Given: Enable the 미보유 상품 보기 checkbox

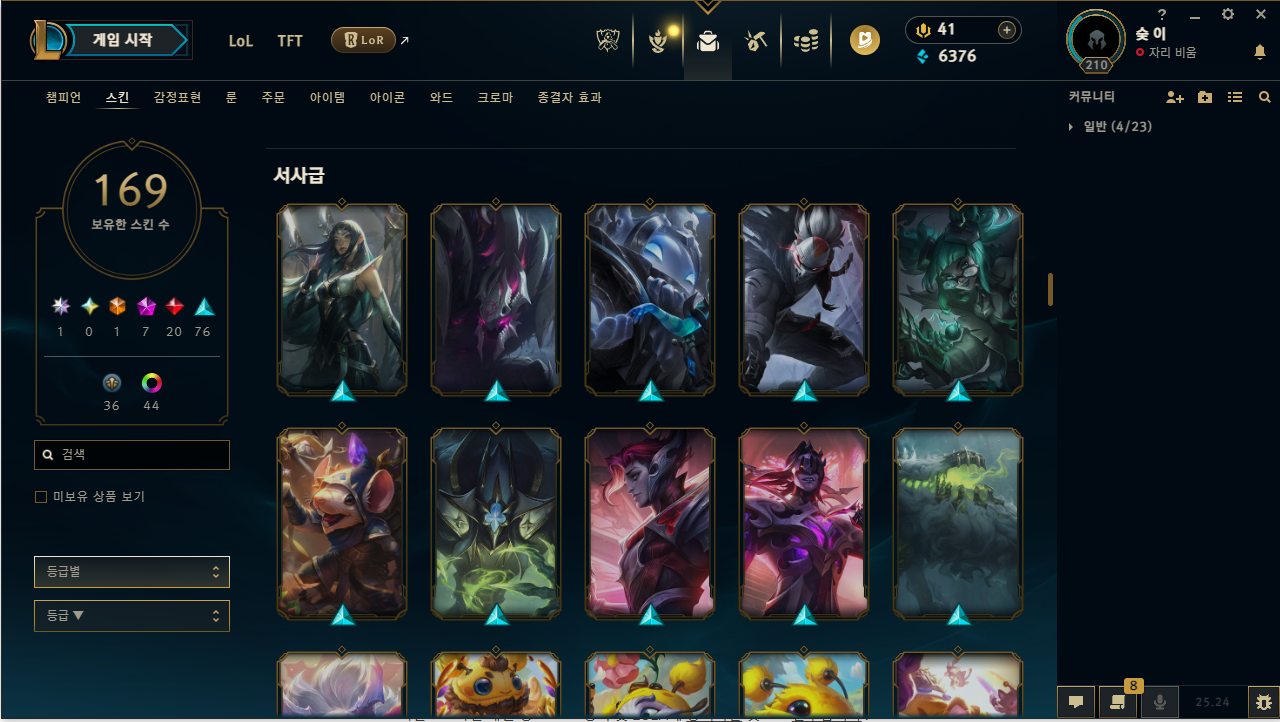Looking at the screenshot, I should (40, 496).
